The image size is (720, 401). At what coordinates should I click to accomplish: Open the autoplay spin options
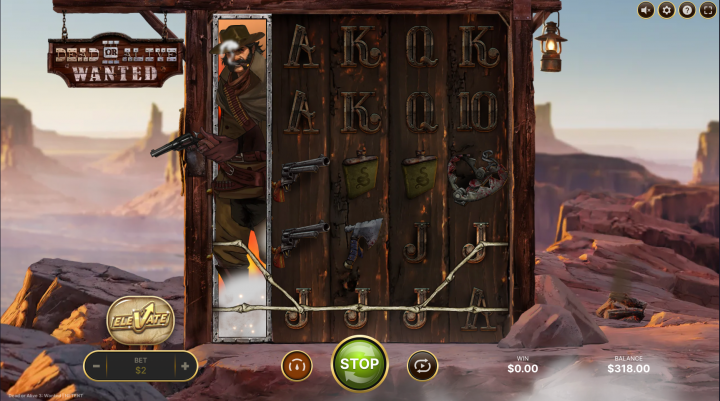(x=422, y=365)
